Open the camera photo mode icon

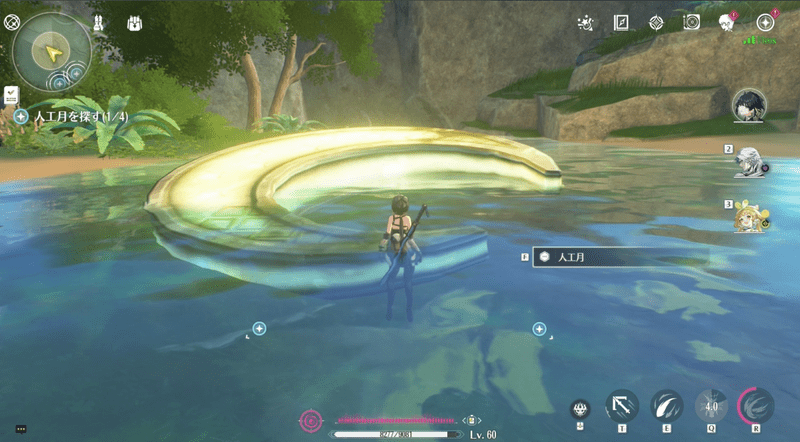[690, 22]
